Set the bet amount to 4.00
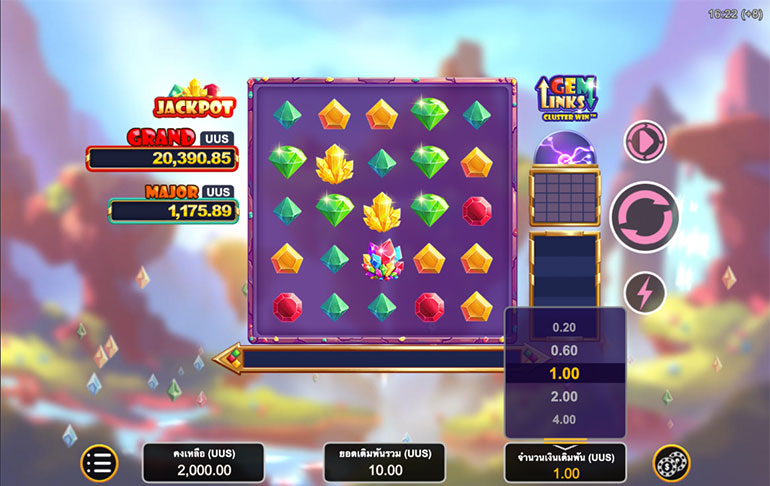The height and width of the screenshot is (486, 770). point(565,420)
